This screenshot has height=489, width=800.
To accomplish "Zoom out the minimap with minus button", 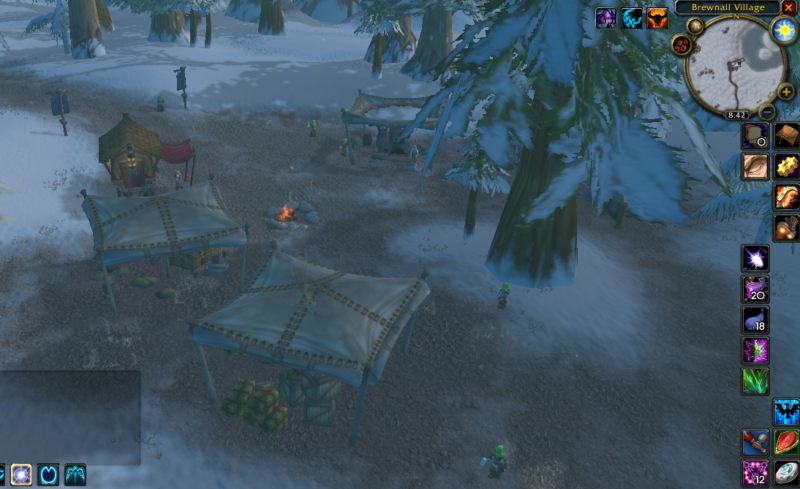I will coord(767,111).
